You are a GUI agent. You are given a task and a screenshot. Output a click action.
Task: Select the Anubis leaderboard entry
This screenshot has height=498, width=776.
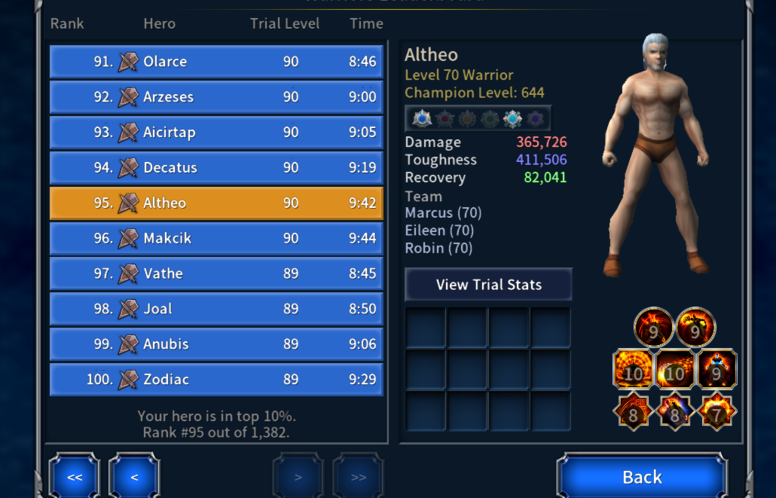216,344
